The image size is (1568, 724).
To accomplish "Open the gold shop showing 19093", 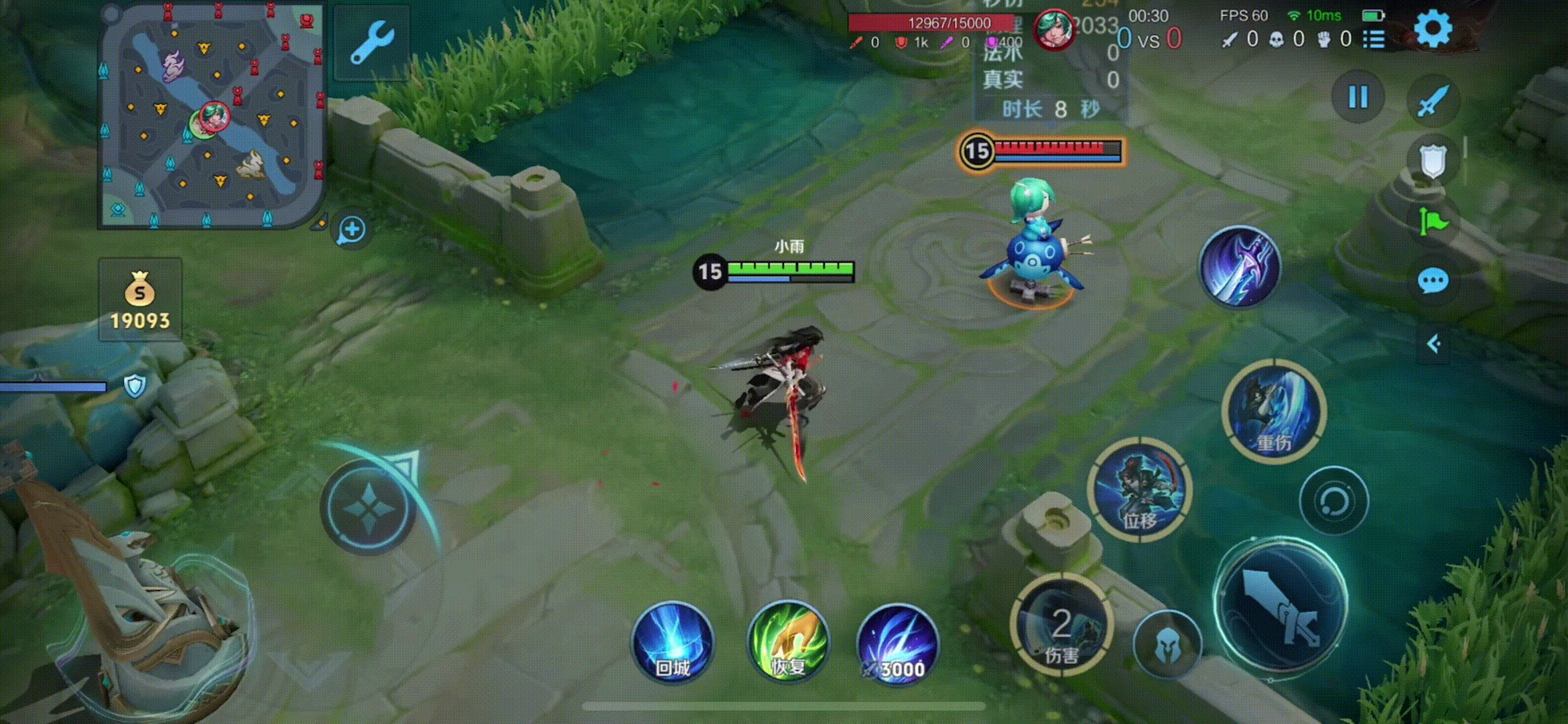I will (140, 300).
